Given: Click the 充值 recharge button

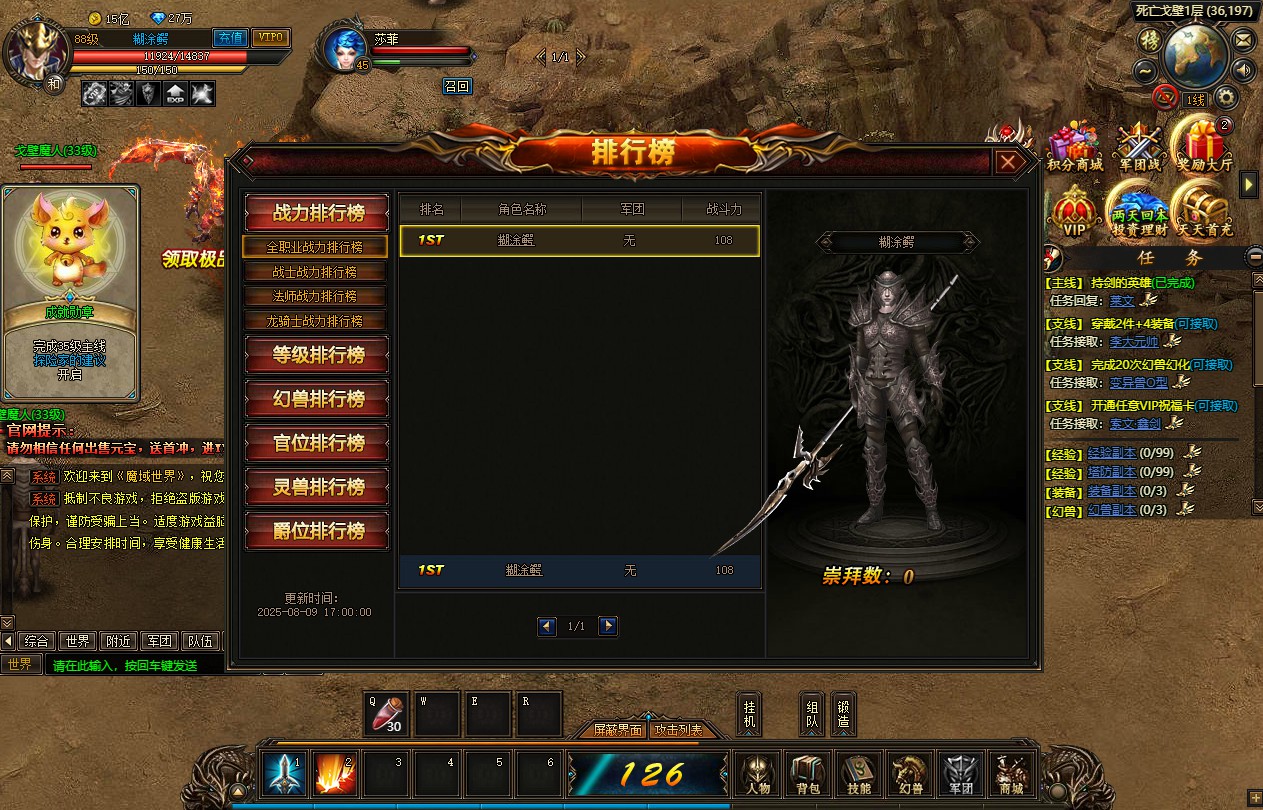Looking at the screenshot, I should (x=230, y=38).
